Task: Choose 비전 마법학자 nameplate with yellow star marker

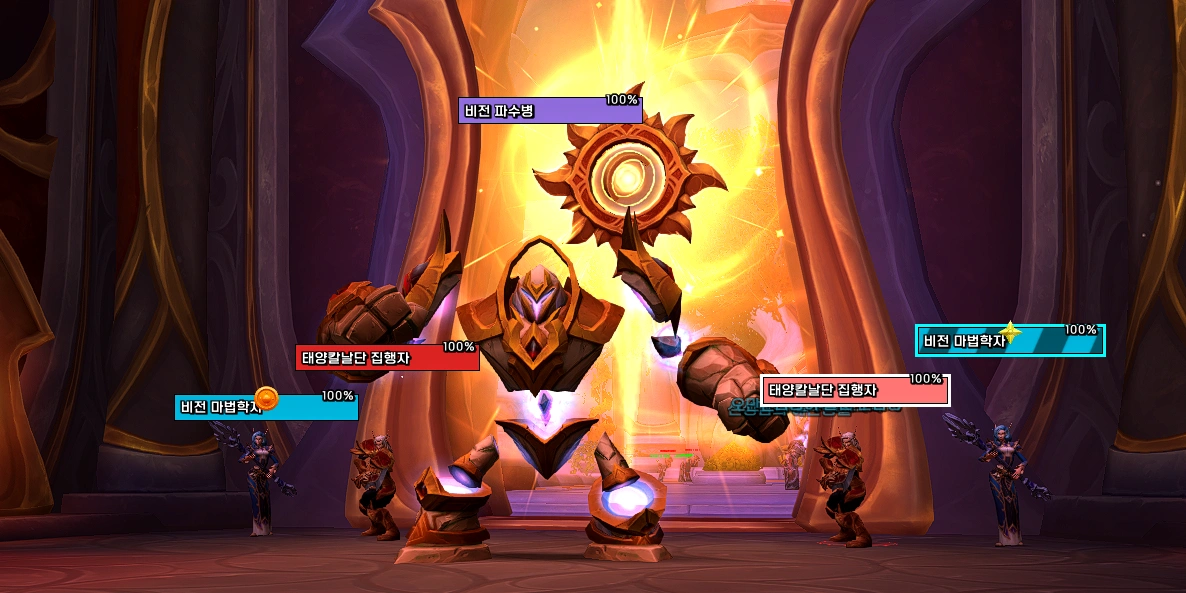Action: [1010, 341]
